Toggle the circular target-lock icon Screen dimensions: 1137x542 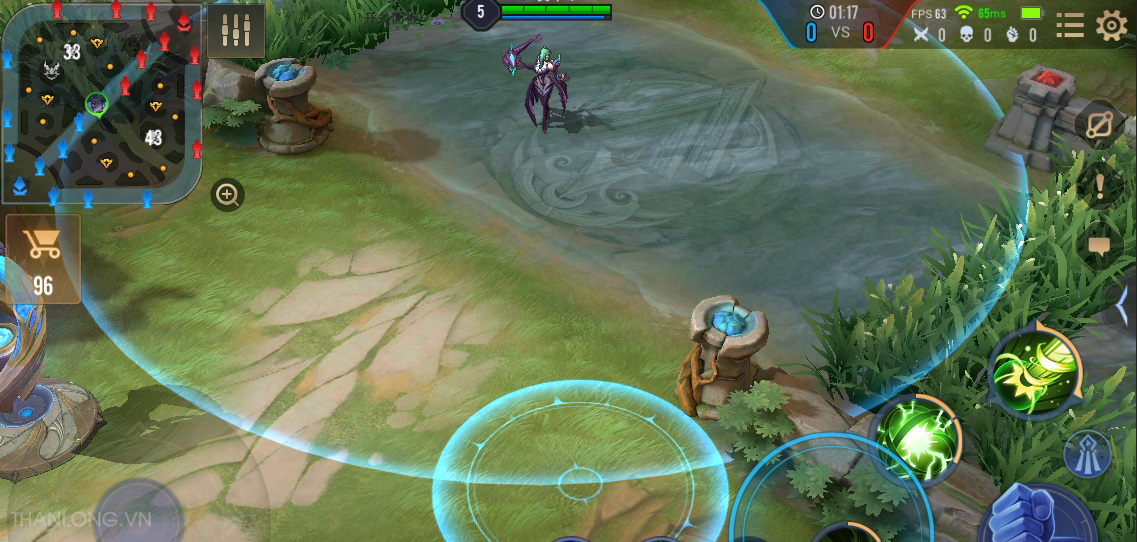click(1098, 124)
